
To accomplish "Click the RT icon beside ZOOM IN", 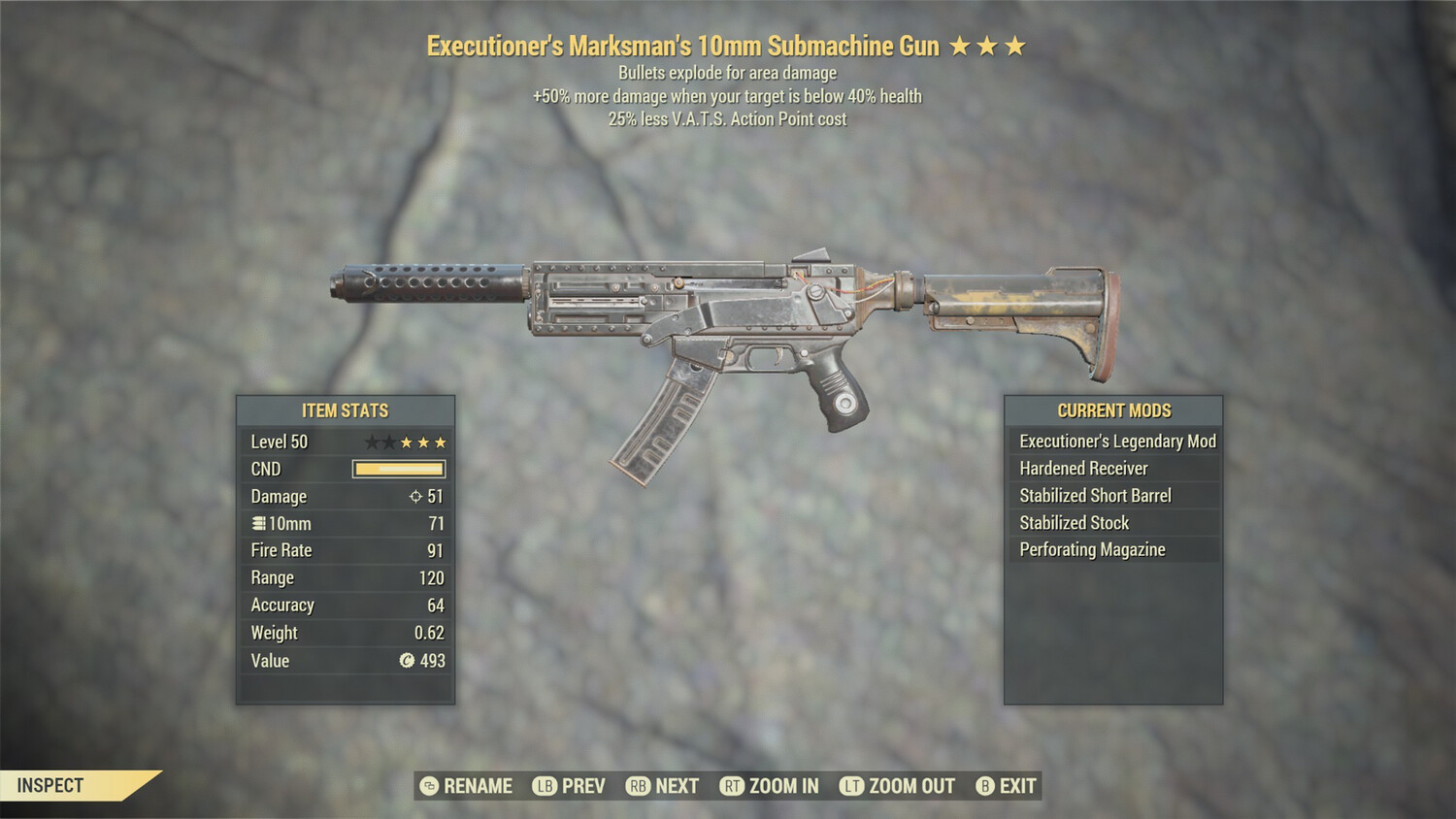I will point(731,786).
